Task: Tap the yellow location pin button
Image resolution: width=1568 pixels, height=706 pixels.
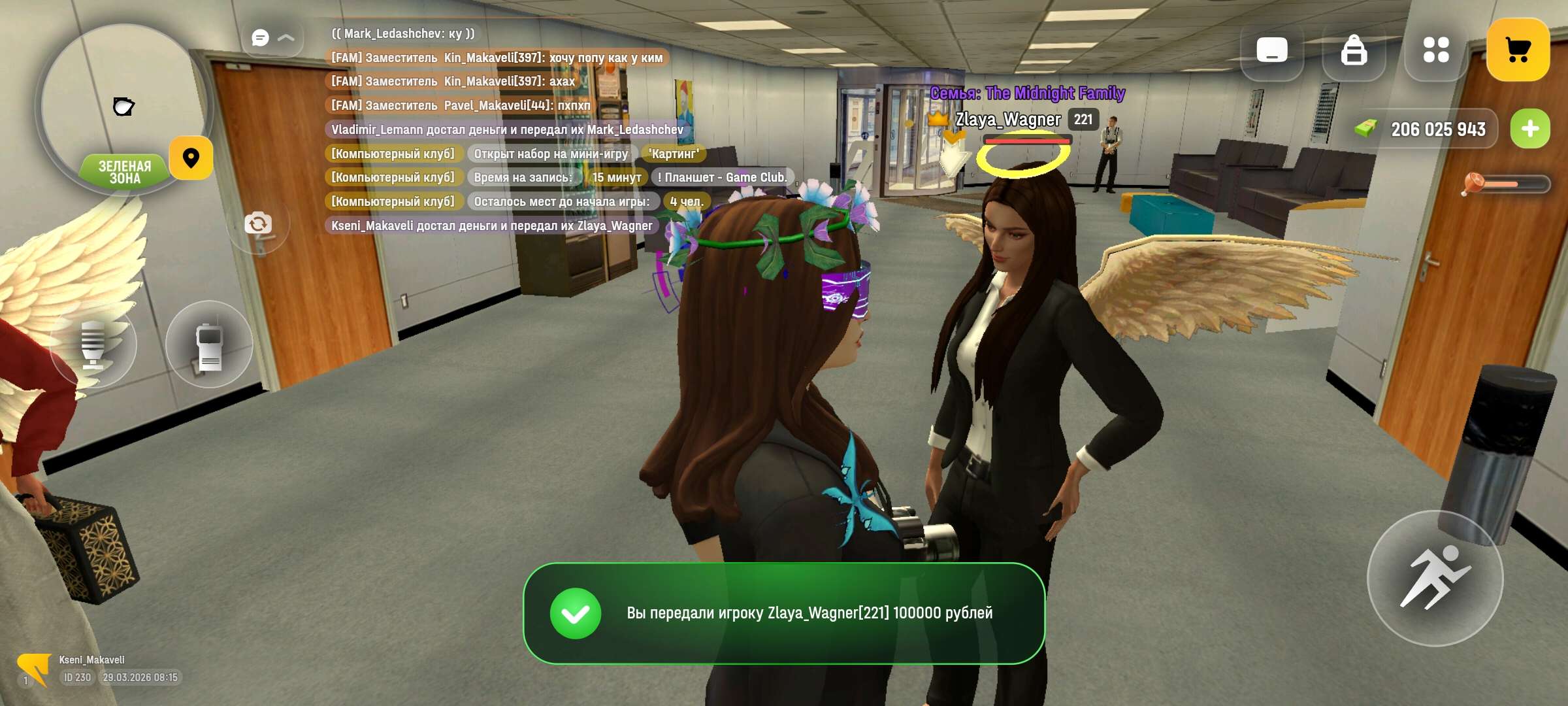Action: (x=191, y=158)
